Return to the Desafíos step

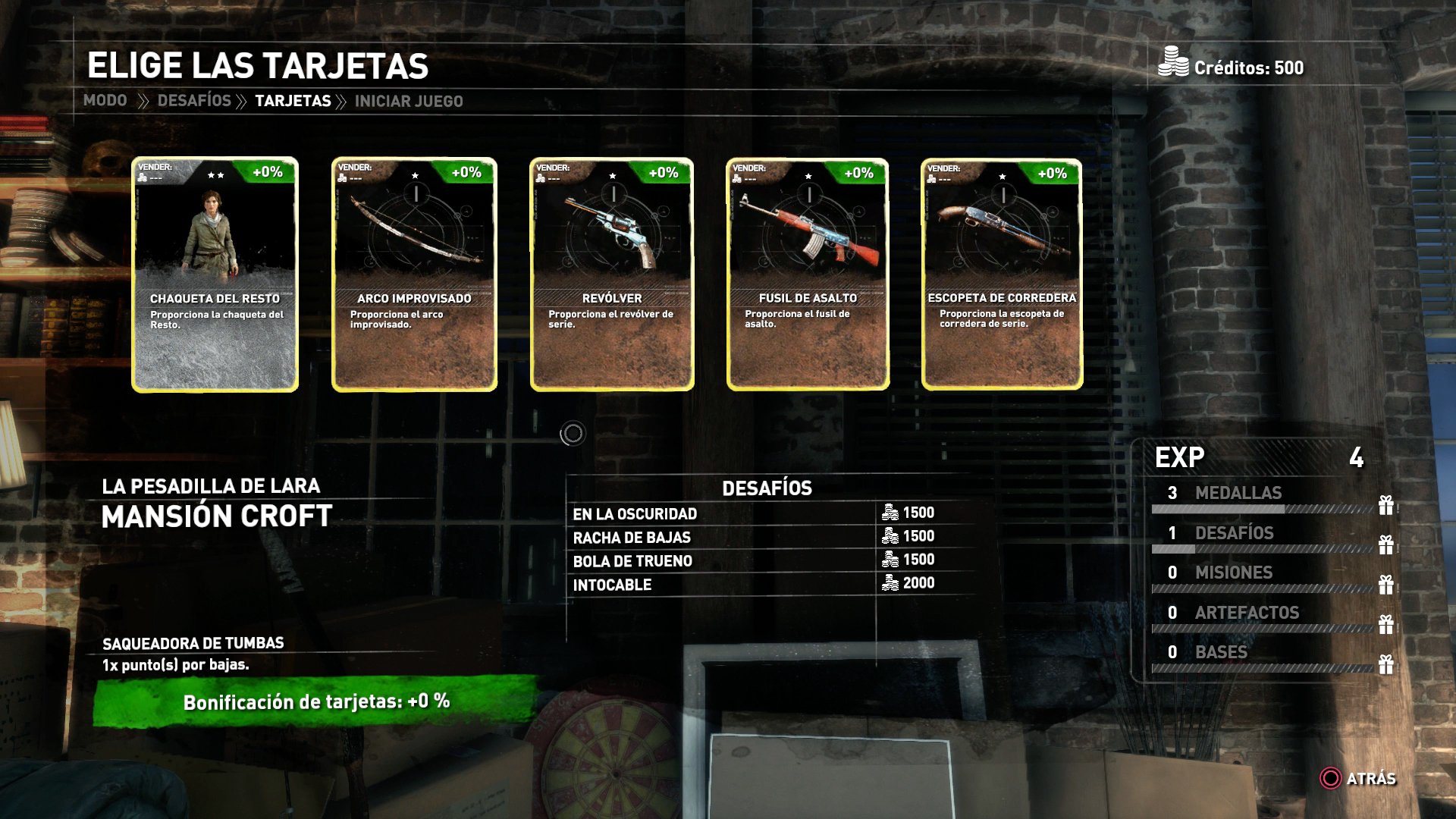click(194, 101)
